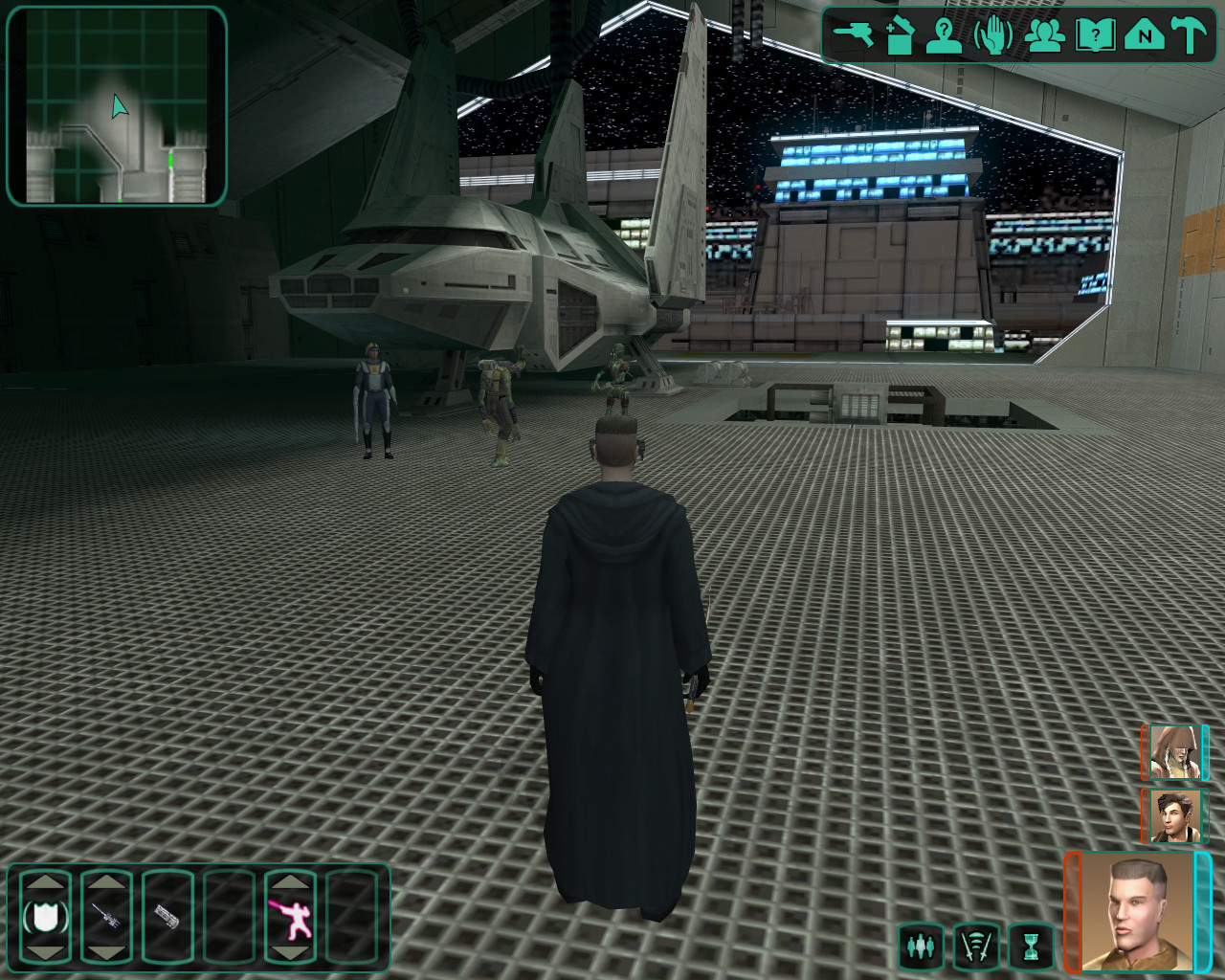Activate the energy shield action slot
This screenshot has height=980, width=1225.
pyautogui.click(x=46, y=919)
